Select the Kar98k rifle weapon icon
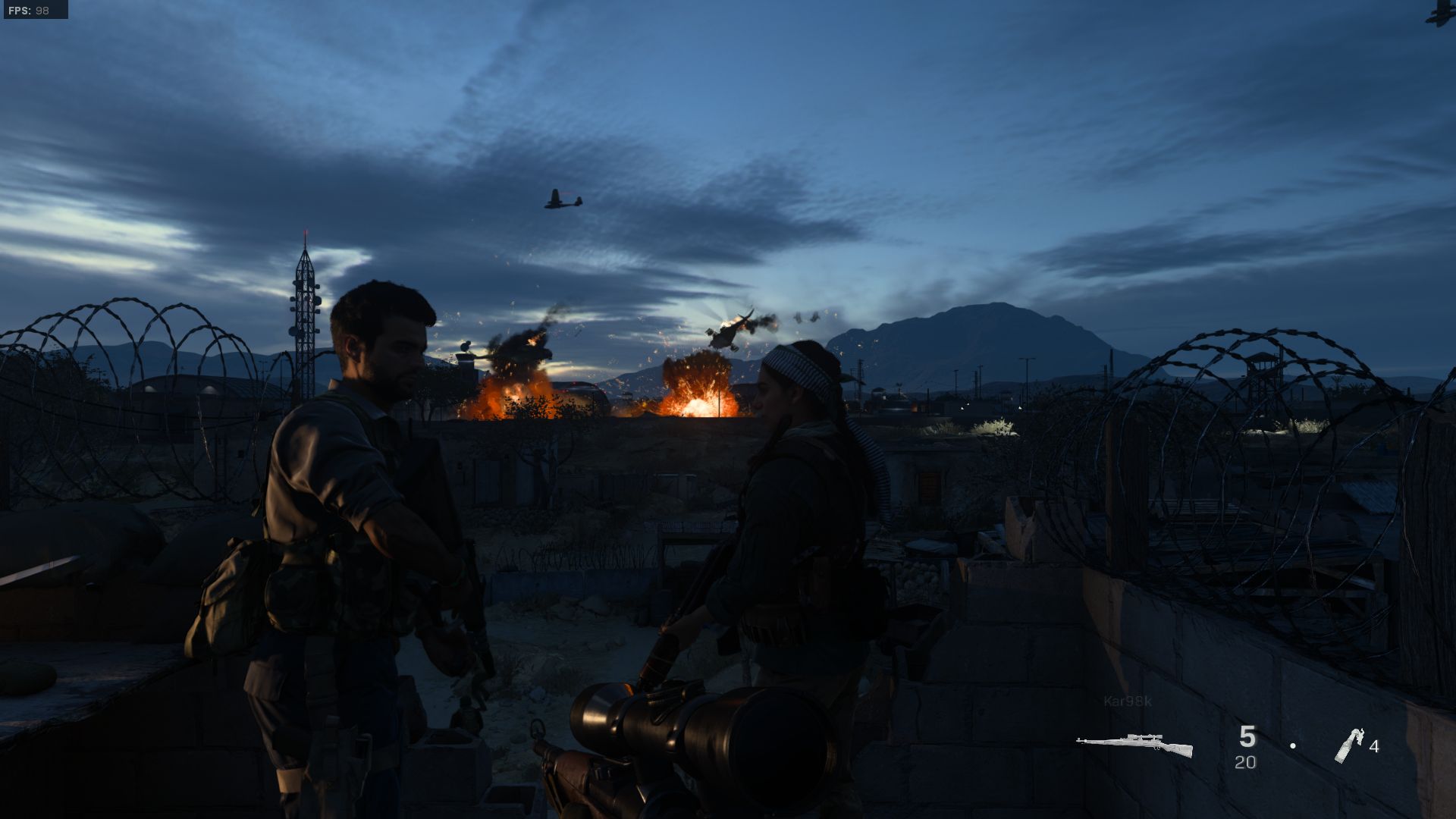This screenshot has height=819, width=1456. [1134, 745]
